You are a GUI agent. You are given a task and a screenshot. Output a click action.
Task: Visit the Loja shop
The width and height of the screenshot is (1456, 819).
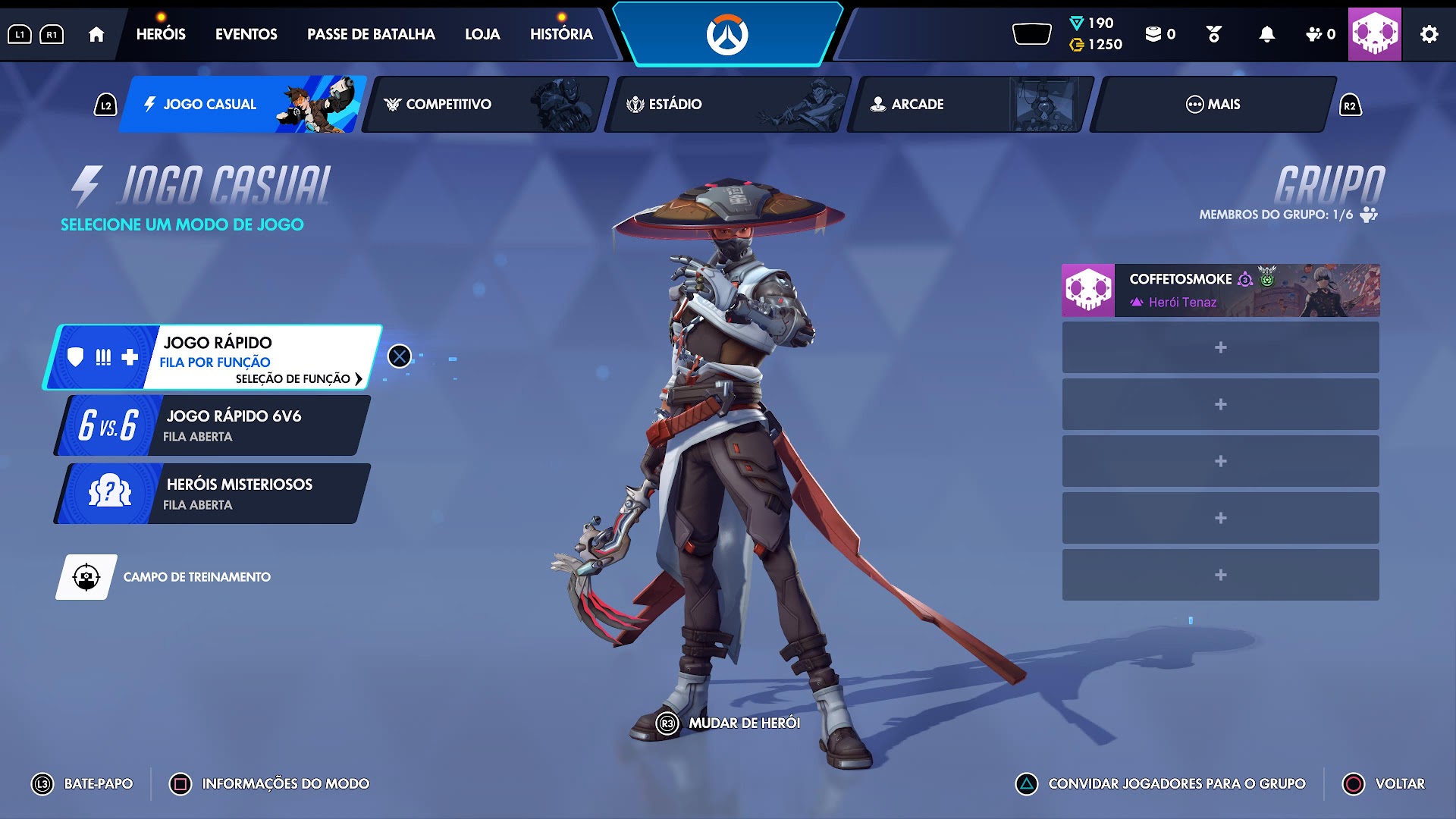[x=482, y=34]
